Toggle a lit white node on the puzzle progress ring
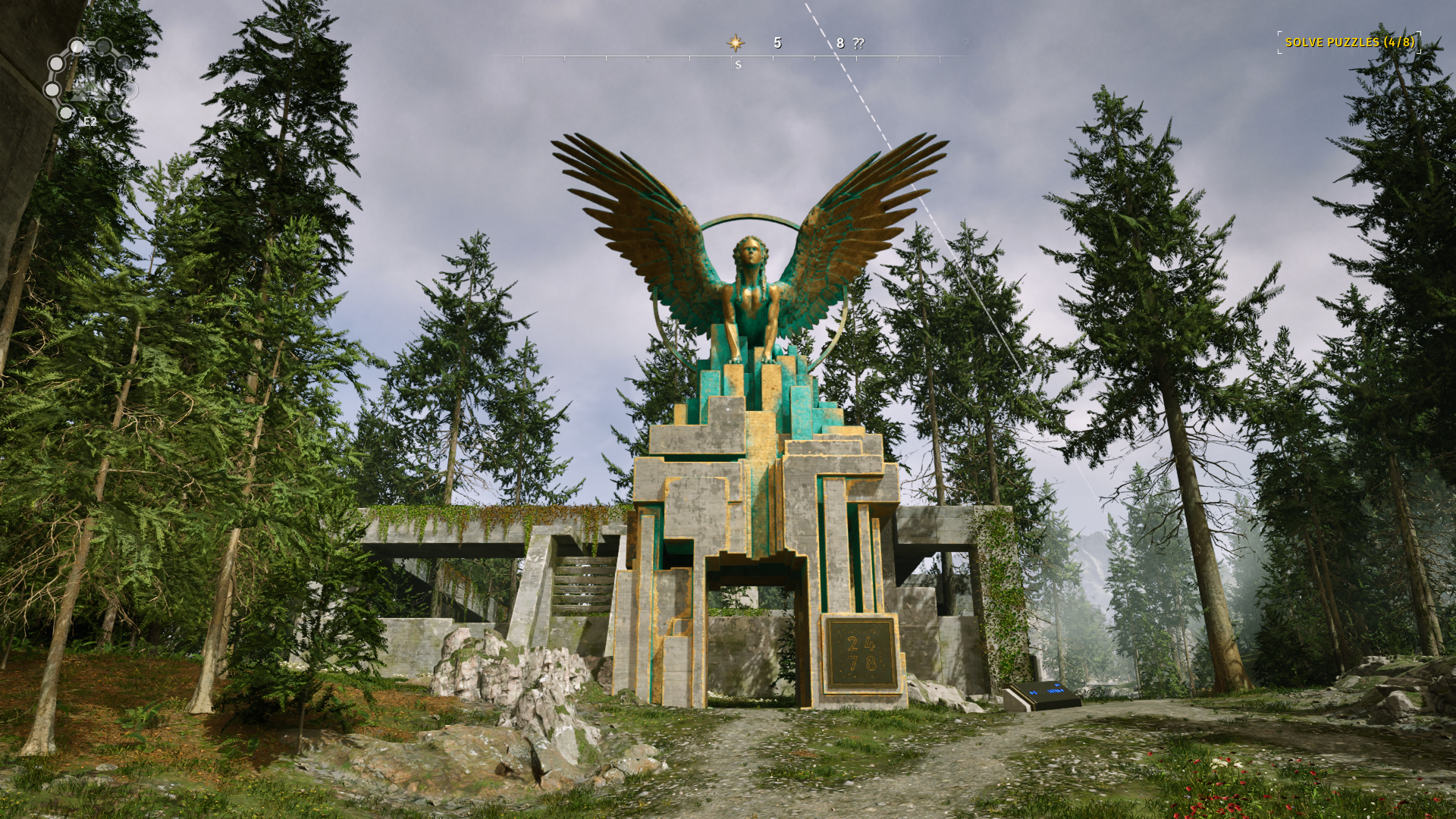1456x819 pixels. [x=77, y=46]
